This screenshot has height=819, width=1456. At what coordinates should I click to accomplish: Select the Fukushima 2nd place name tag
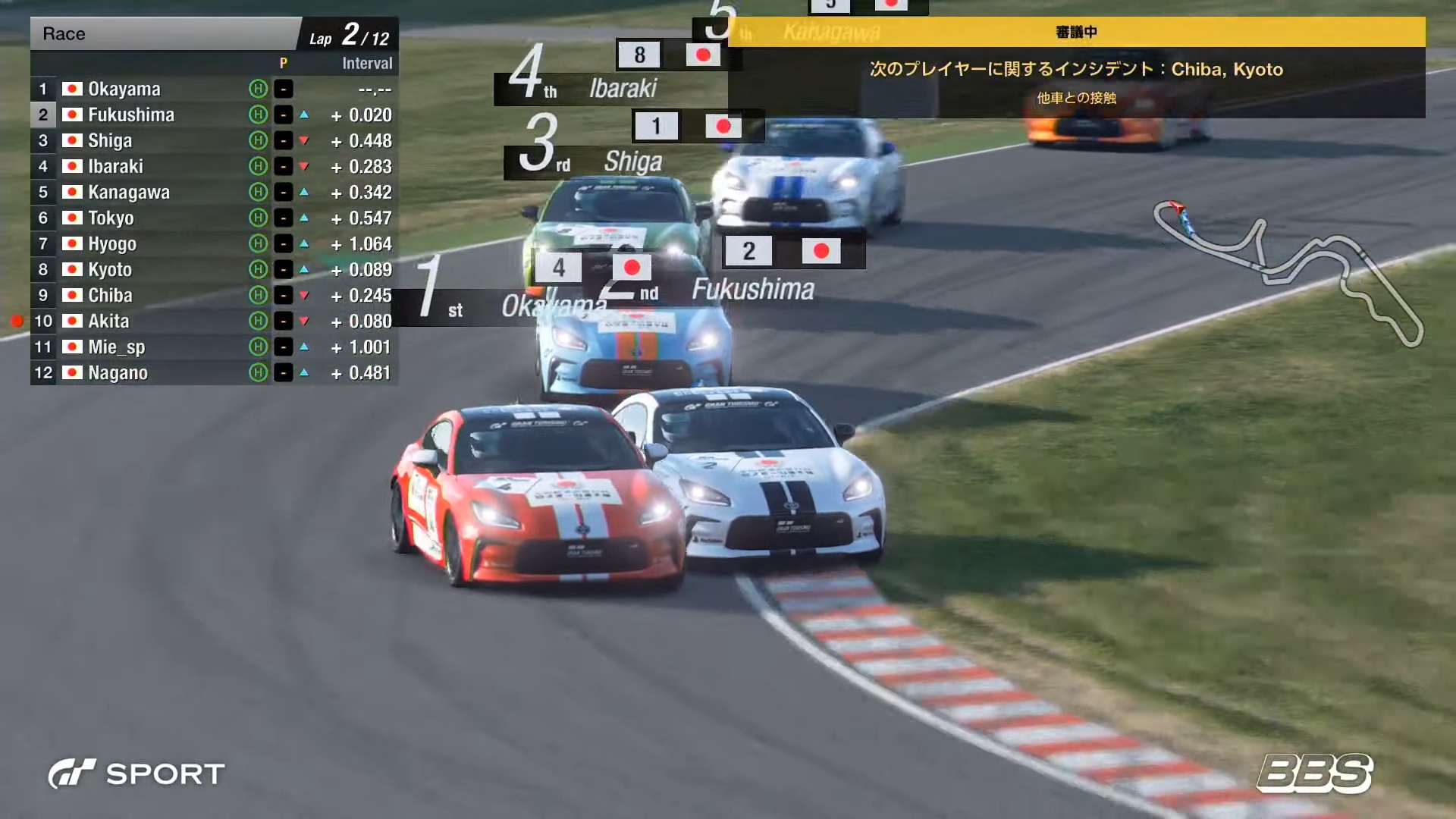click(x=752, y=290)
